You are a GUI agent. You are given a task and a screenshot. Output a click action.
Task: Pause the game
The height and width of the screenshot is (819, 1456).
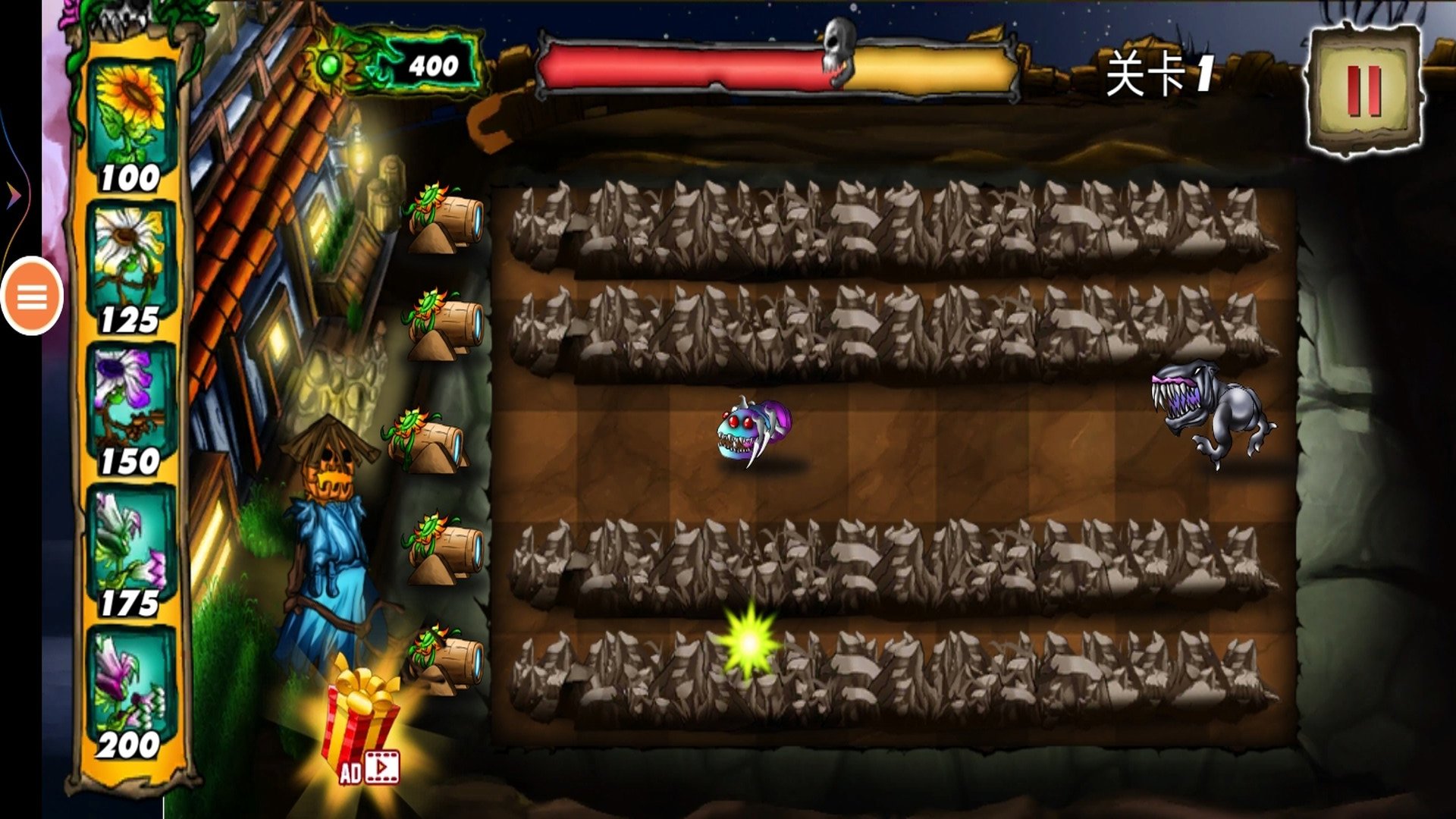click(x=1363, y=91)
